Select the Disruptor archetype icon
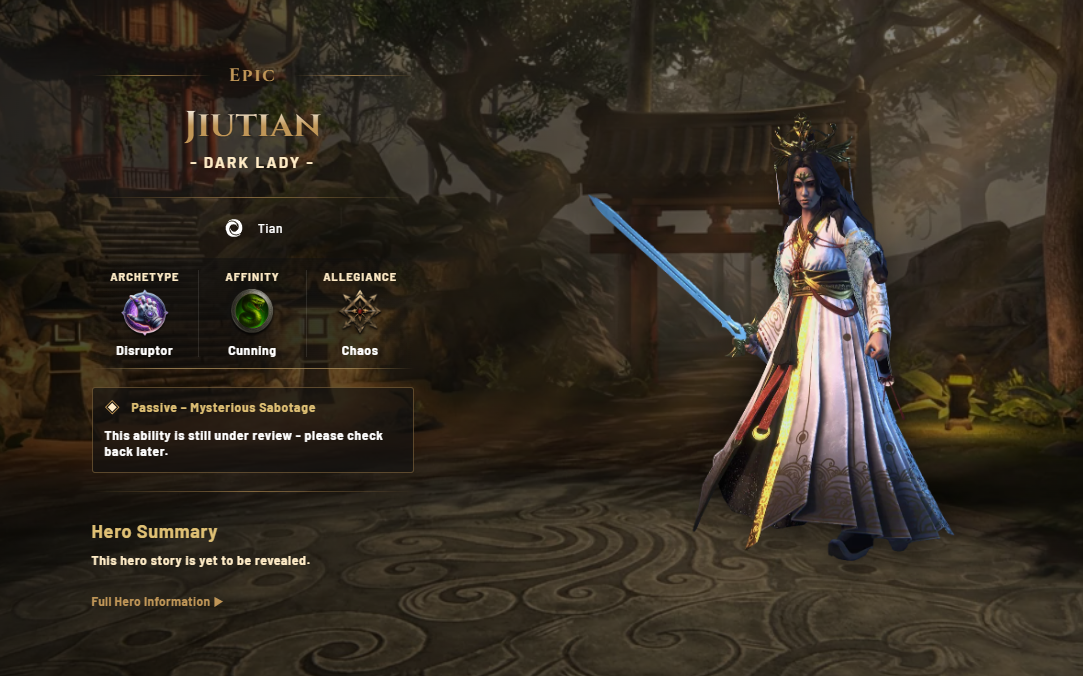The height and width of the screenshot is (676, 1083). (x=144, y=312)
